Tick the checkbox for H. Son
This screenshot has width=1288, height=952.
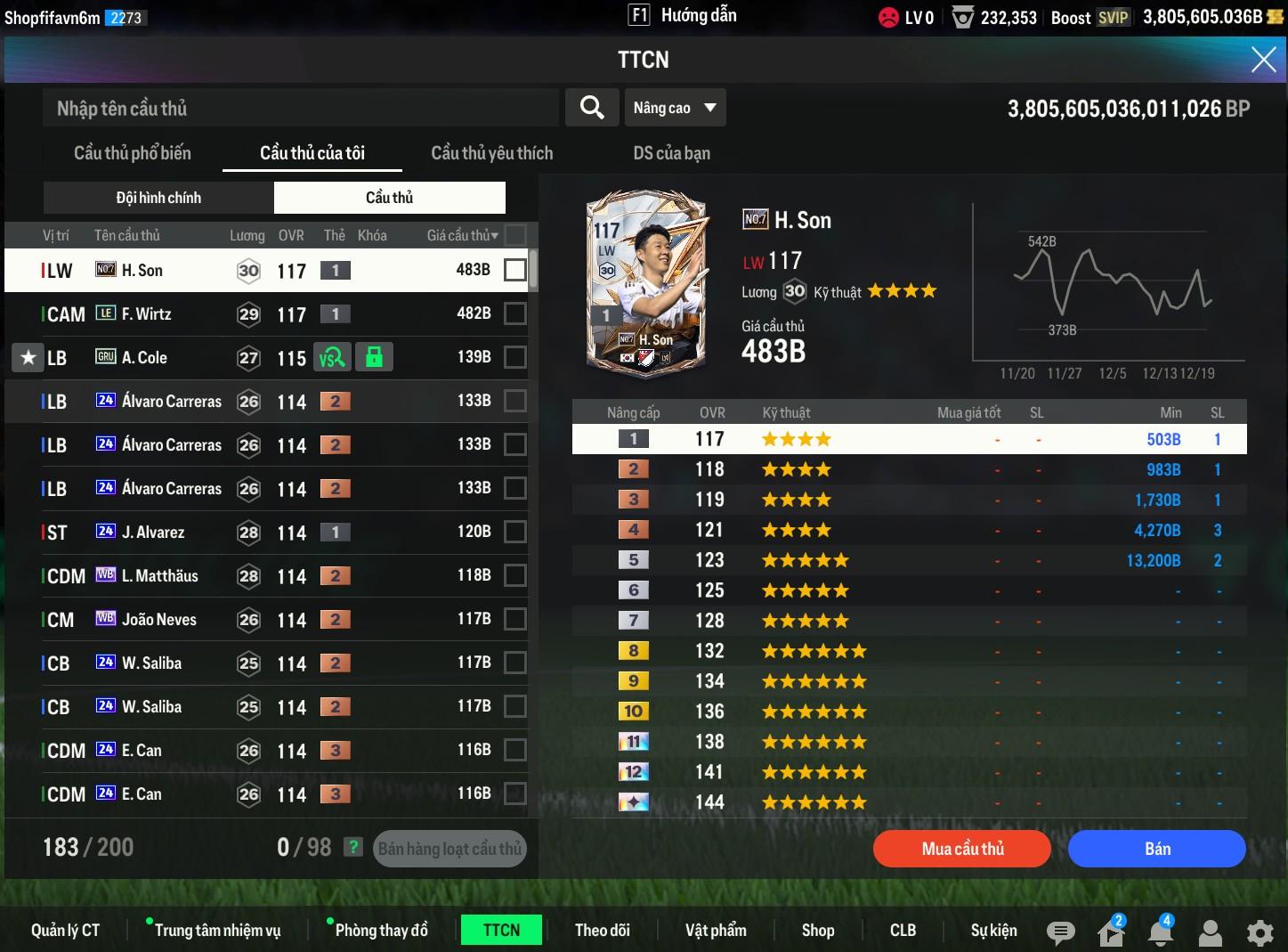[514, 270]
